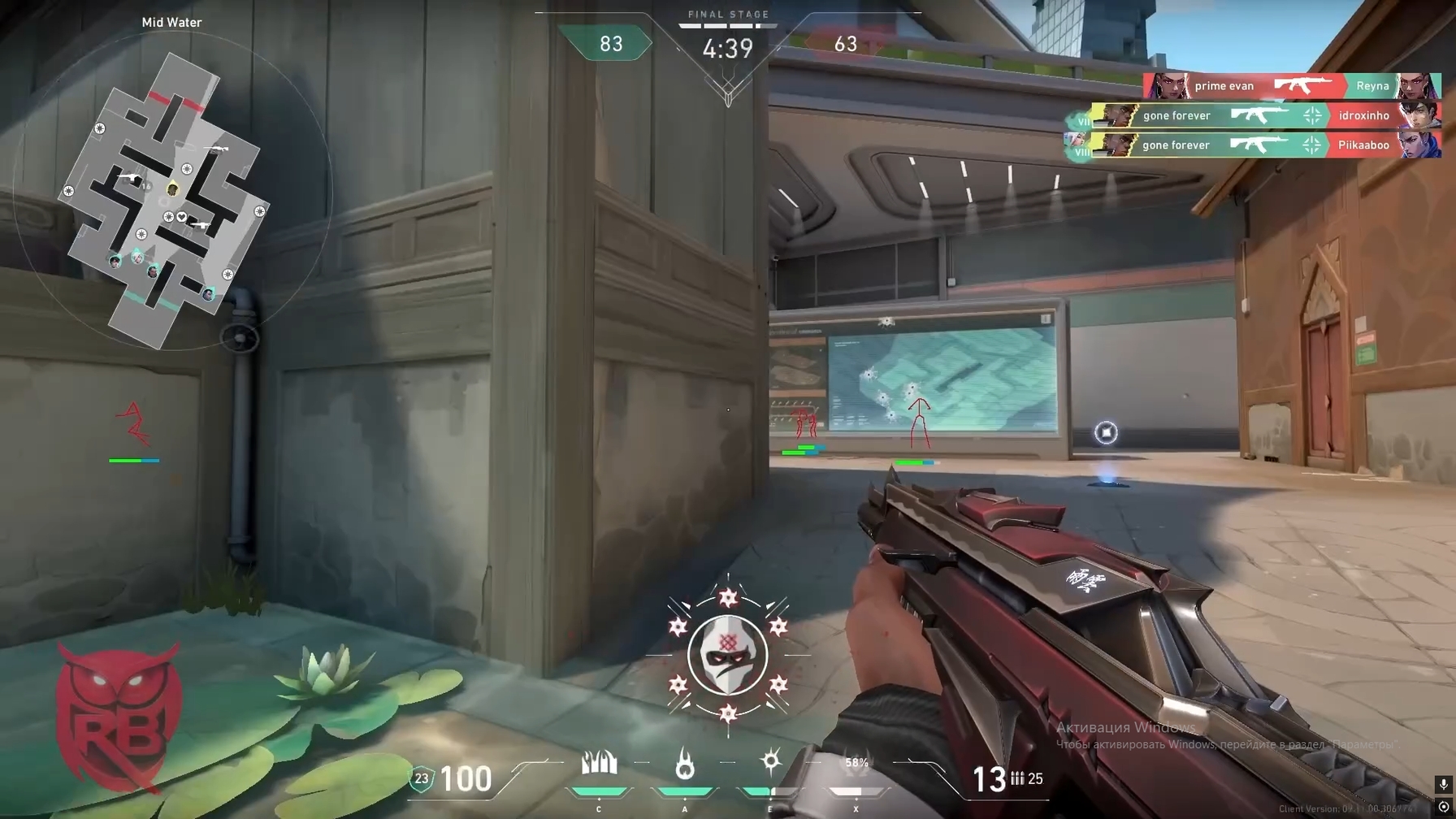Click the FINAL STAGE header text

(727, 13)
